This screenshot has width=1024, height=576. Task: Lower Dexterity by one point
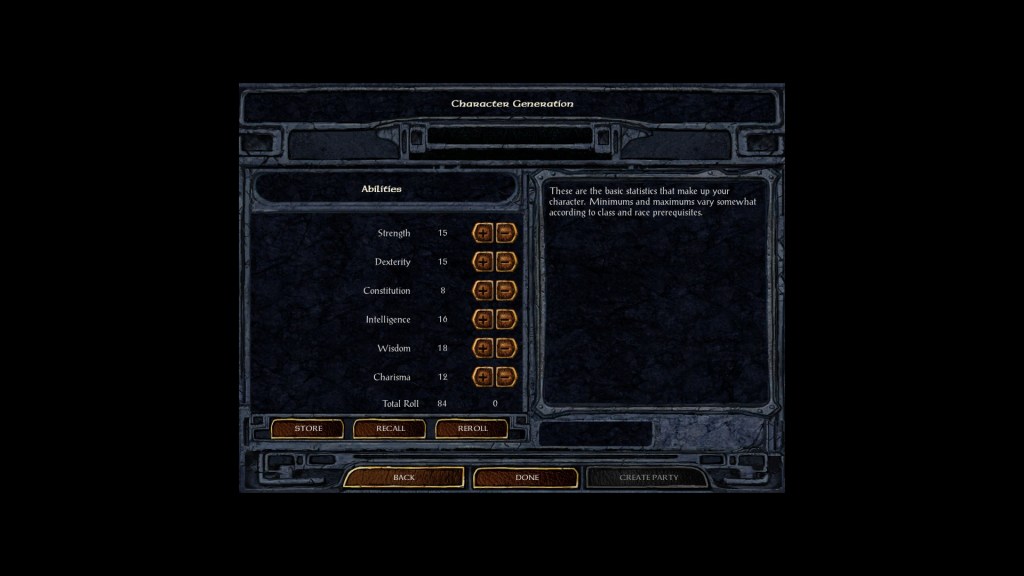506,262
